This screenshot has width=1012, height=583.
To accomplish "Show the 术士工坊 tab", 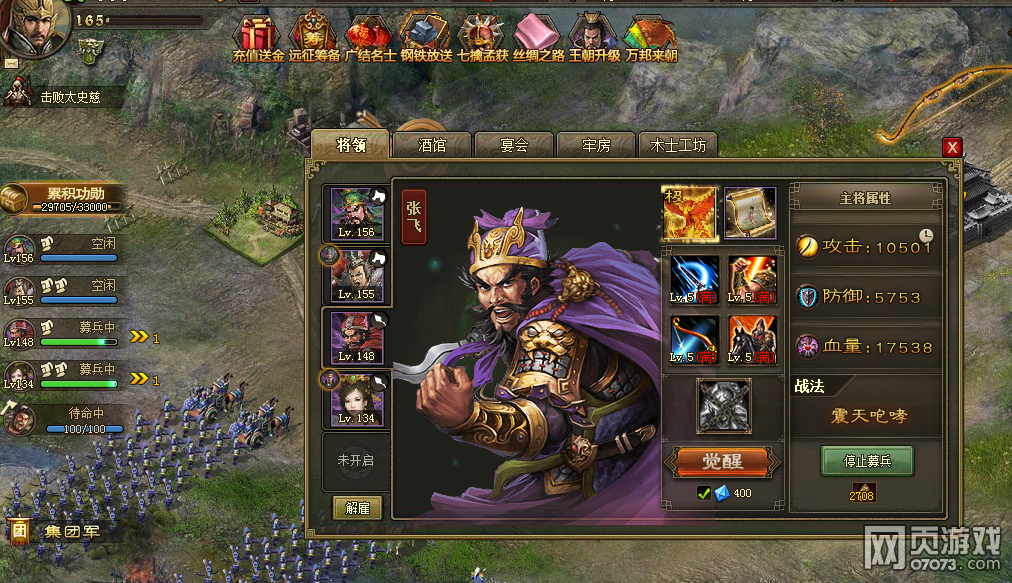I will 678,146.
